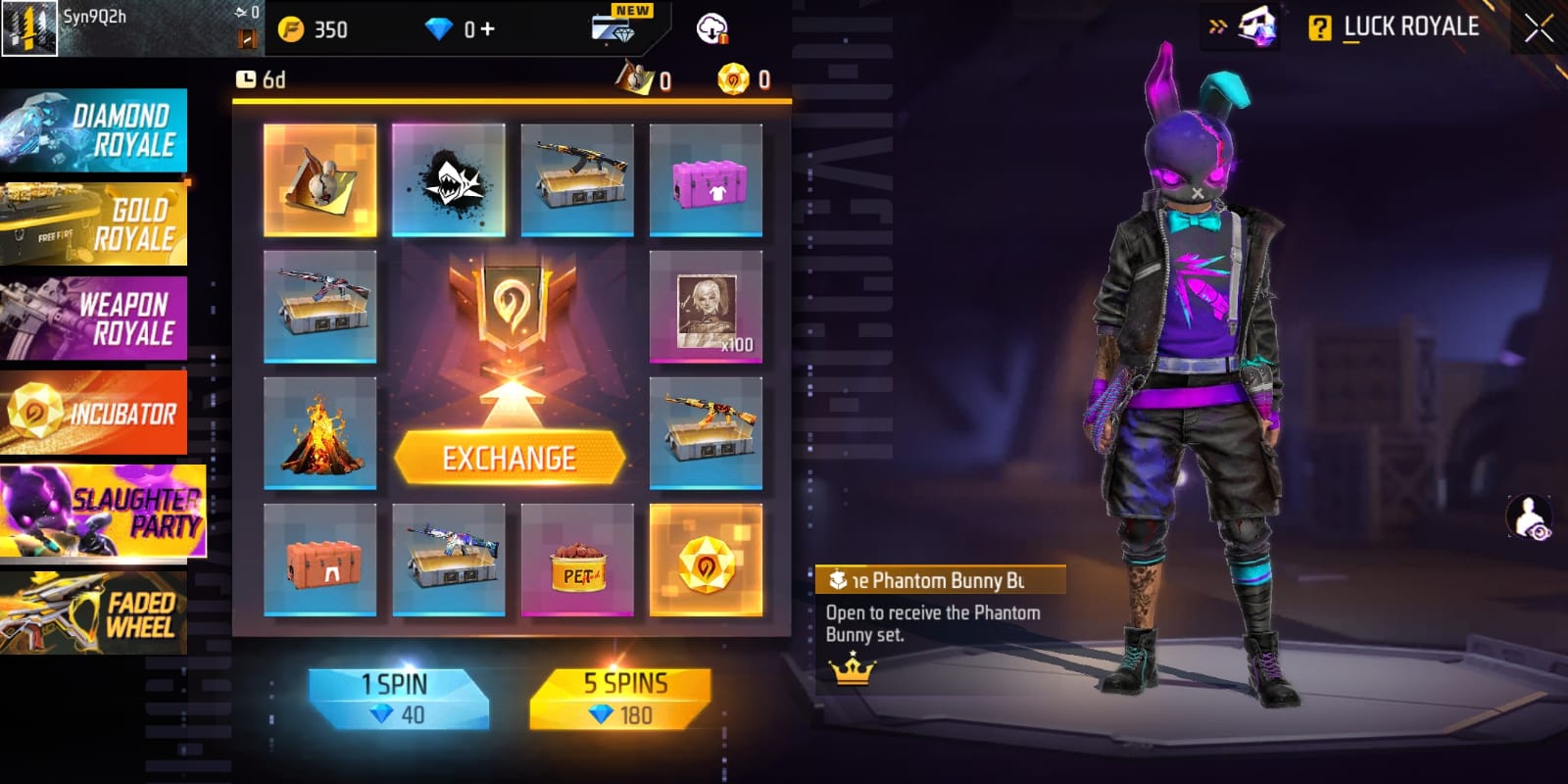Screen dimensions: 1568x784
Task: Click the orange EXCHANGE button
Action: pyautogui.click(x=510, y=458)
